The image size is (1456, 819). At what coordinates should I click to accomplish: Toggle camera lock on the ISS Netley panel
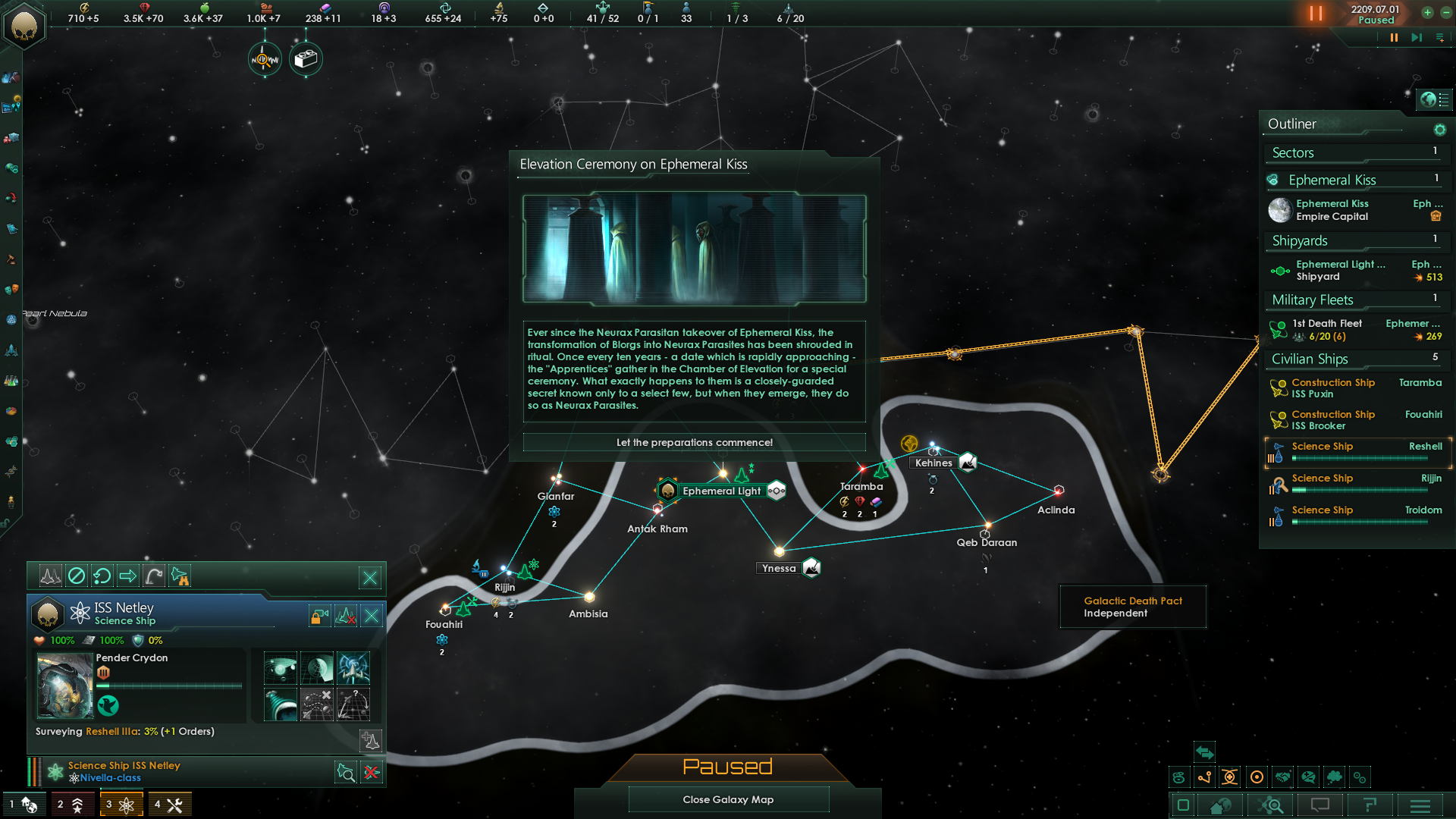pyautogui.click(x=319, y=615)
